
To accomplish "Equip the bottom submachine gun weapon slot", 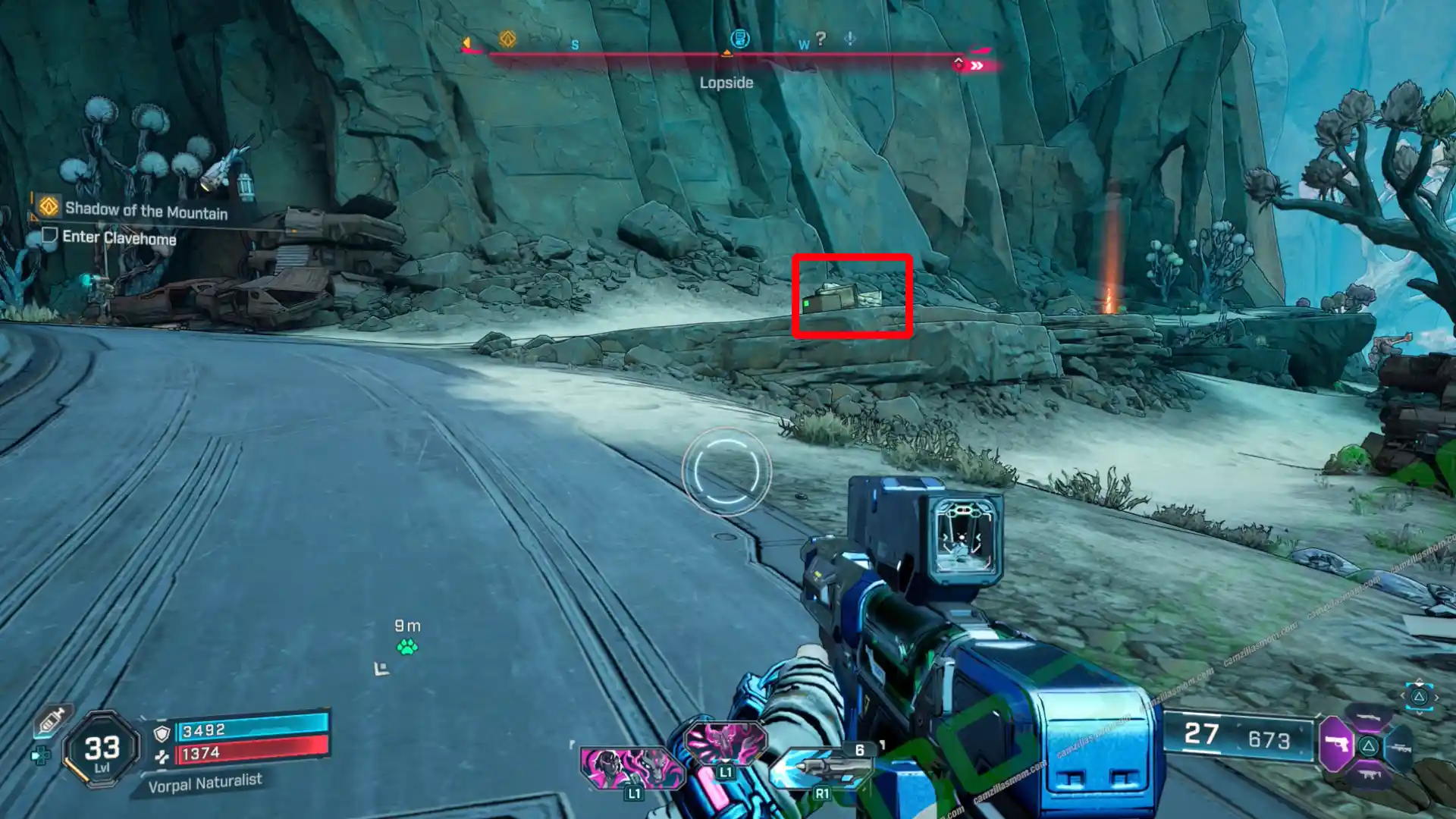I will click(1369, 775).
